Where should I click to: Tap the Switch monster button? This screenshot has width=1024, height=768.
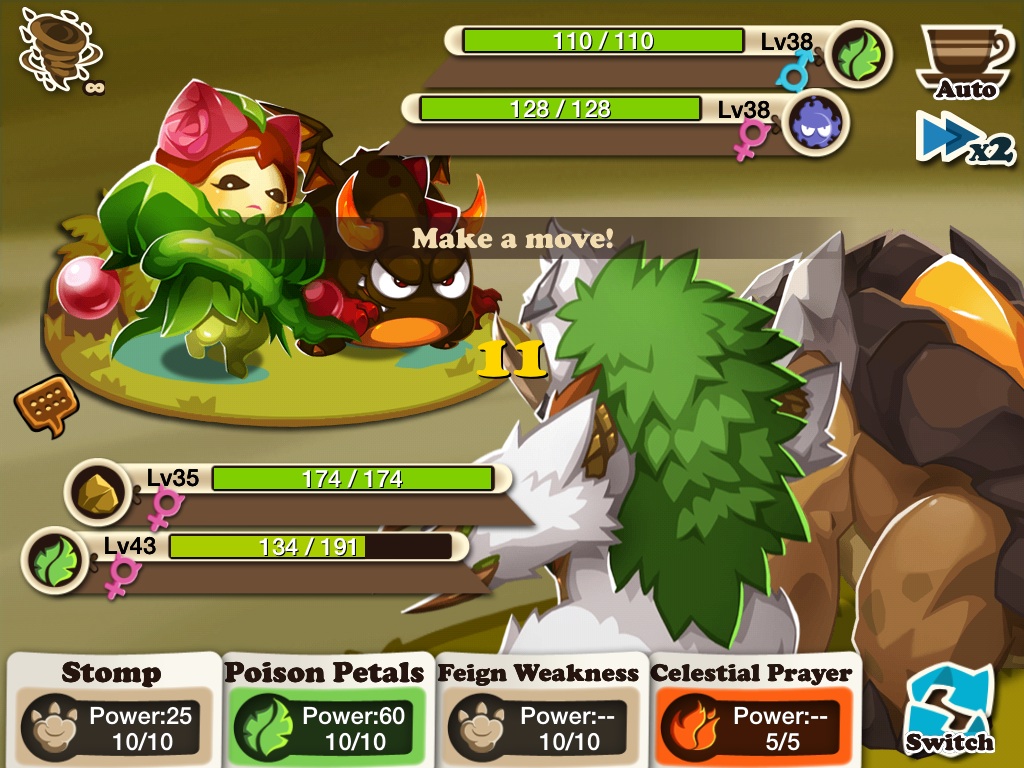coord(949,712)
